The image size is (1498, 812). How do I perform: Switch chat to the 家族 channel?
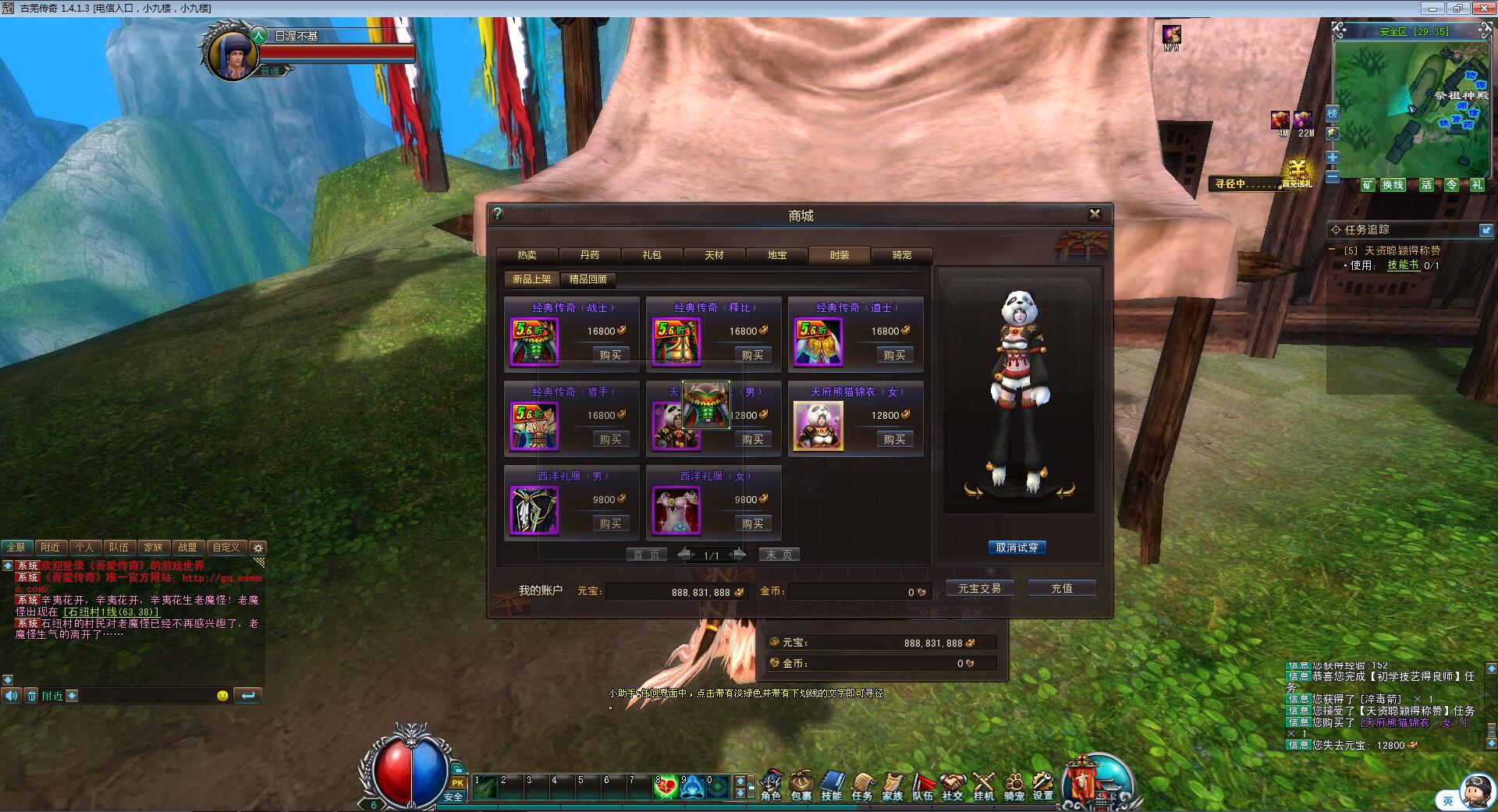(x=153, y=548)
